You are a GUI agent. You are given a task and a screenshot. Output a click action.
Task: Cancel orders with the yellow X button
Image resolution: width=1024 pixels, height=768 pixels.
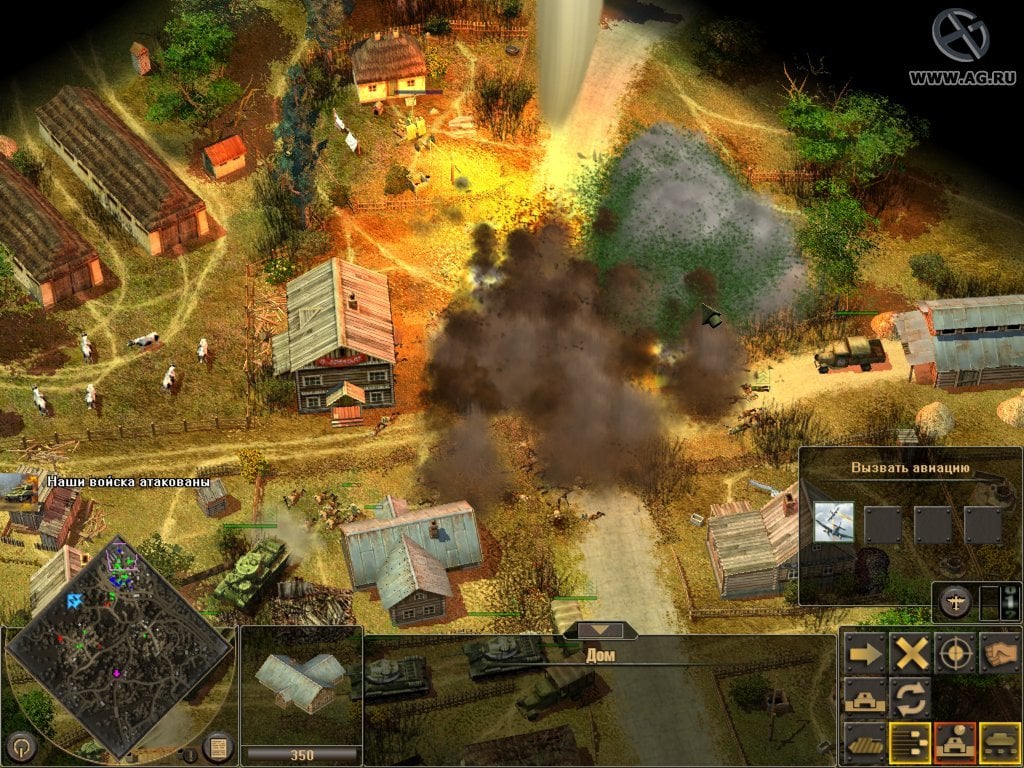[x=911, y=653]
